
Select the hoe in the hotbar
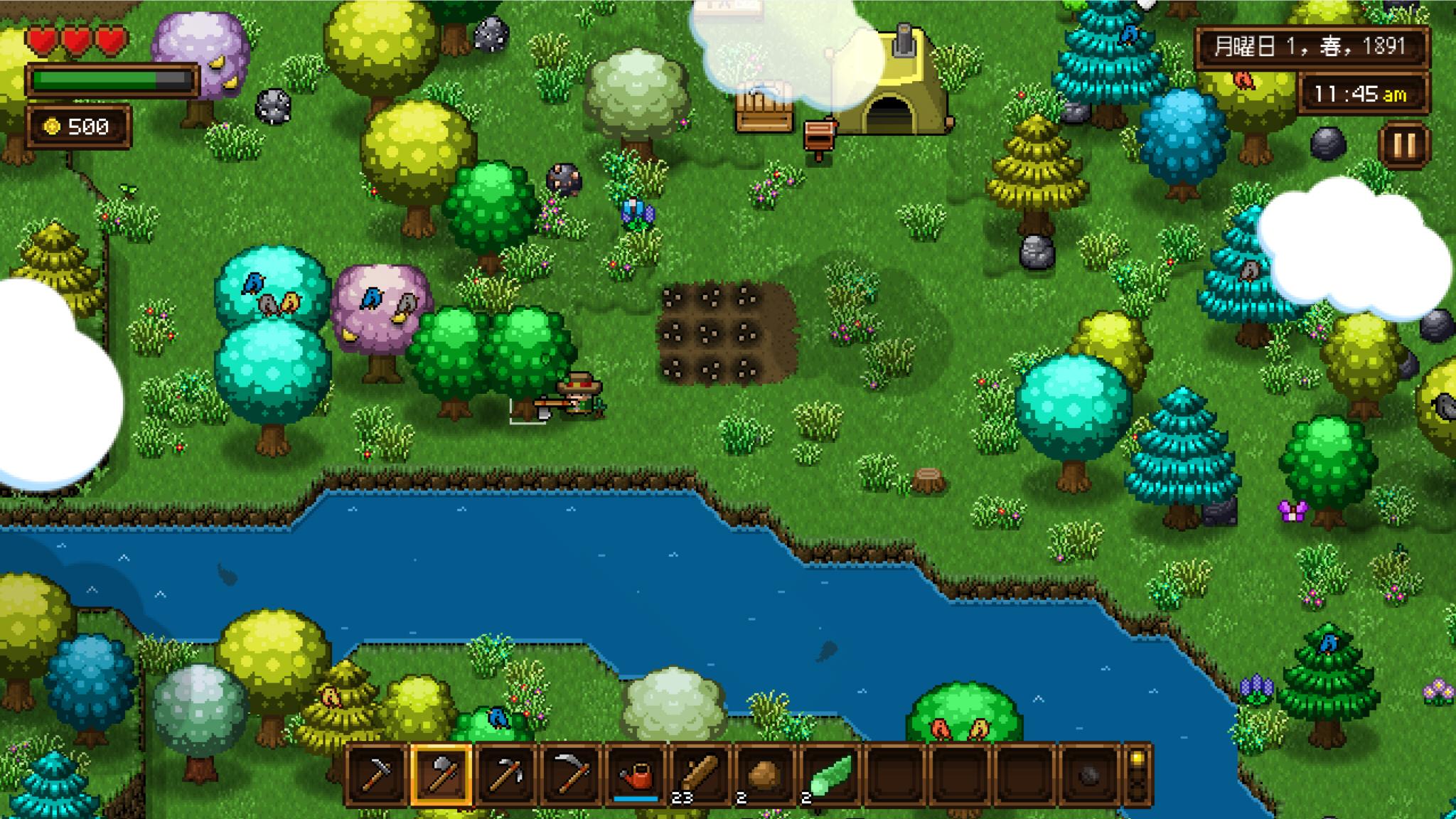377,775
